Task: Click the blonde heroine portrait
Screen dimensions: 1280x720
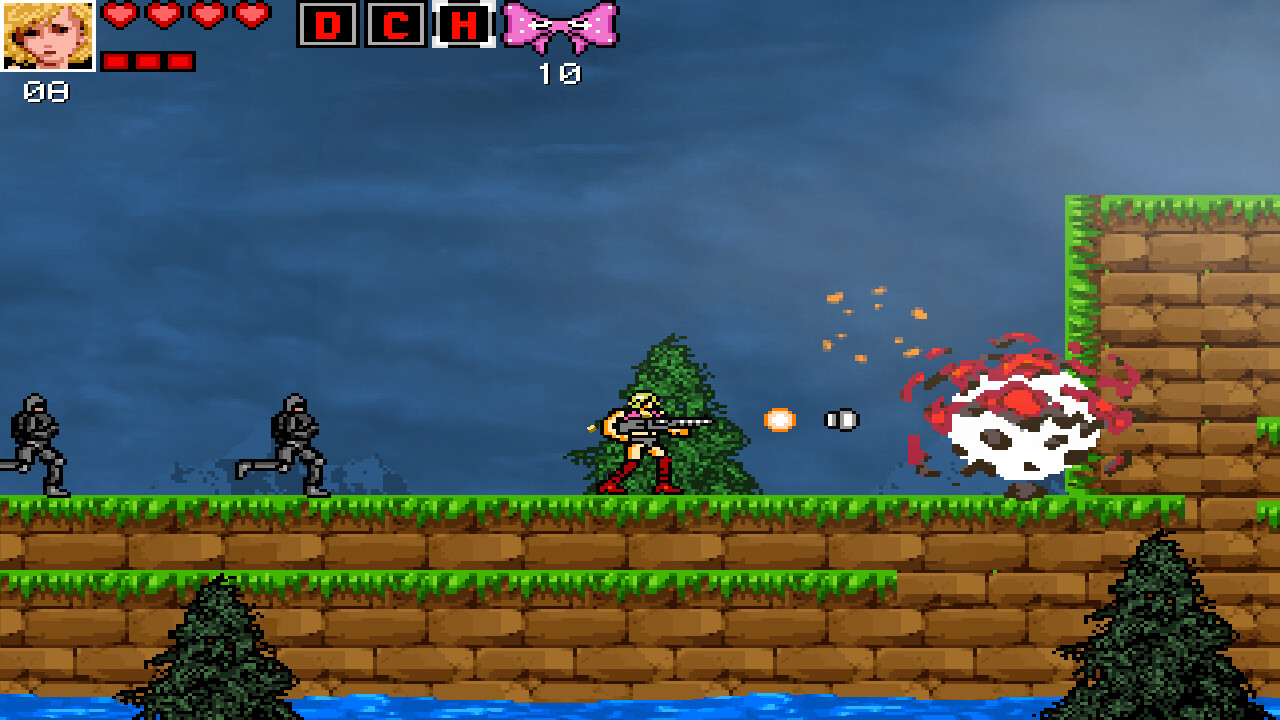Action: 48,35
